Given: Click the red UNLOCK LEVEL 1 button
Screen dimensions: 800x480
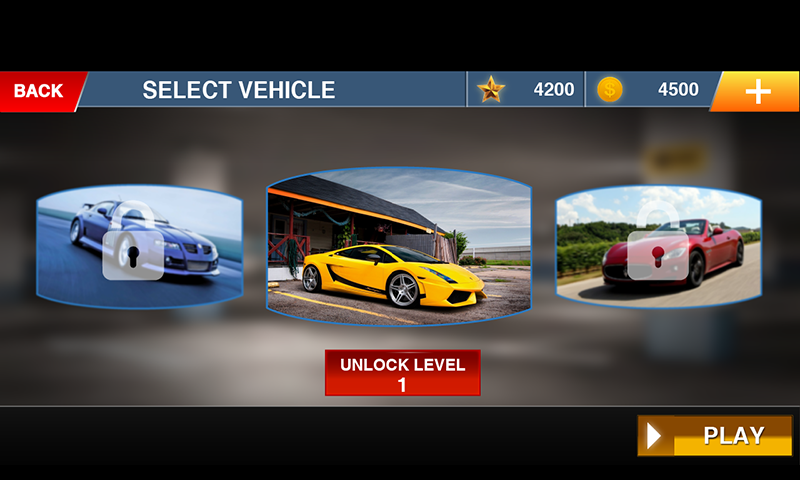Looking at the screenshot, I should click(402, 373).
